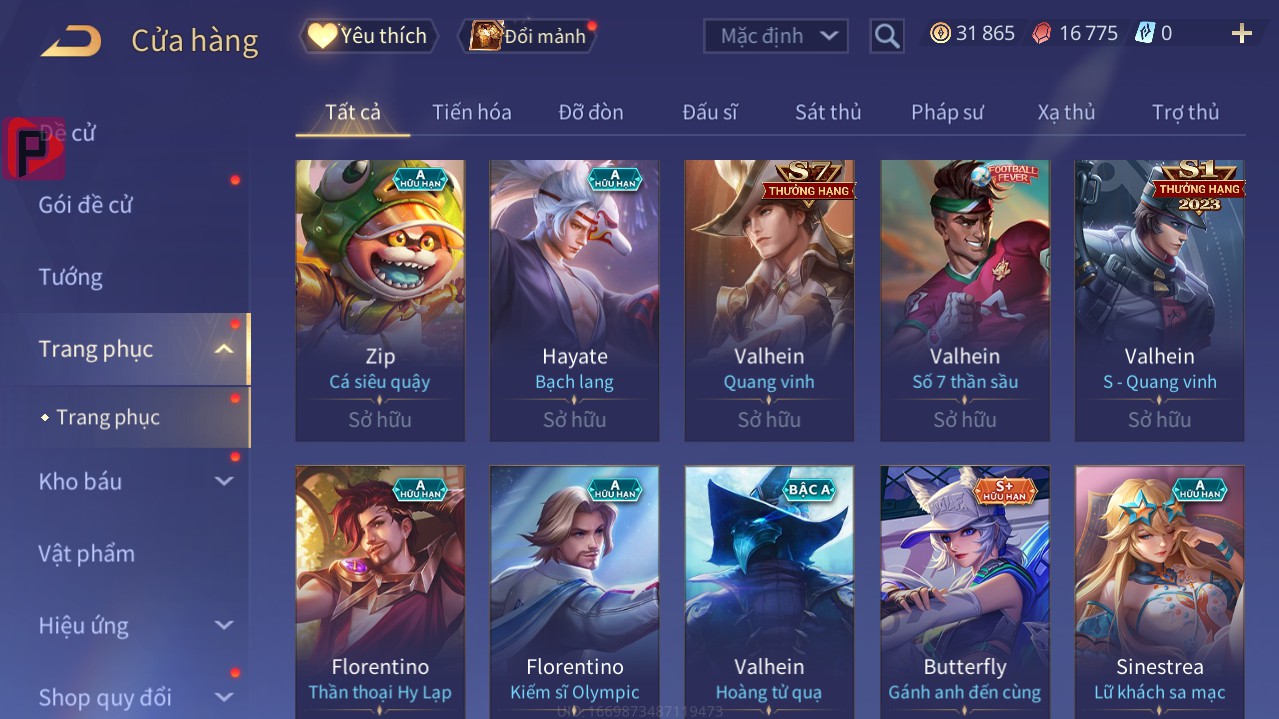Open the Tướng heroes section
The width and height of the screenshot is (1279, 719).
pyautogui.click(x=70, y=277)
